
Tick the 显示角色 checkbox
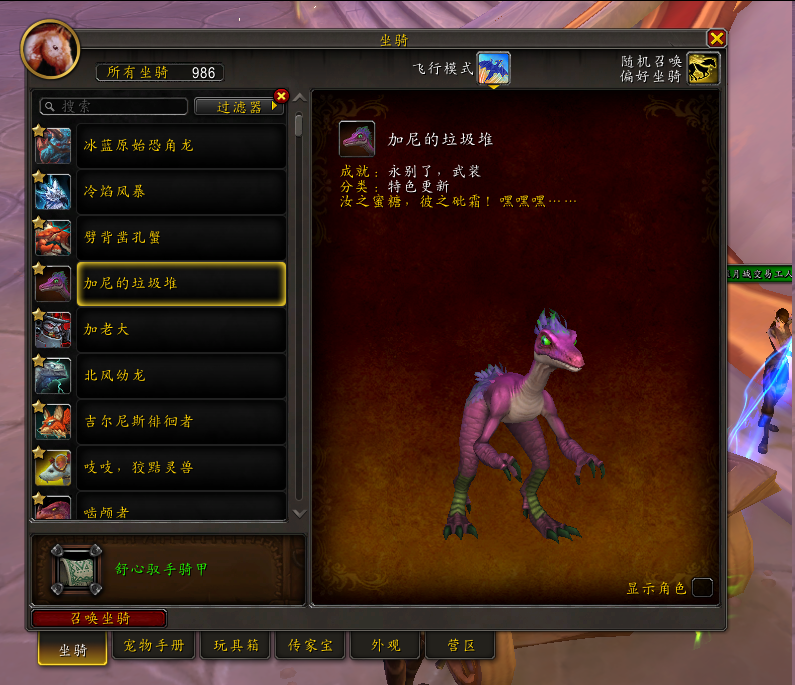point(702,588)
